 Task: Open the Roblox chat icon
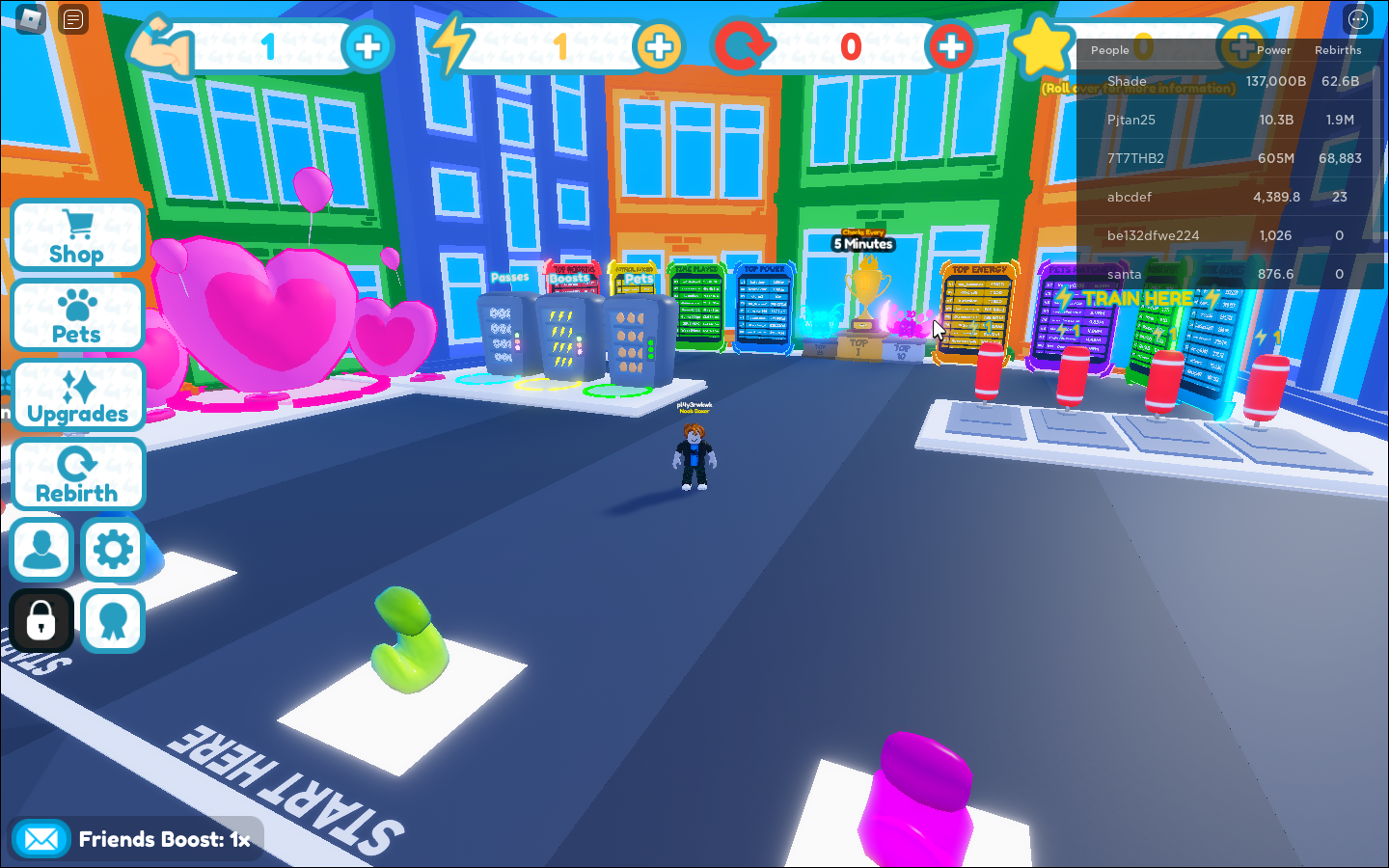72,18
